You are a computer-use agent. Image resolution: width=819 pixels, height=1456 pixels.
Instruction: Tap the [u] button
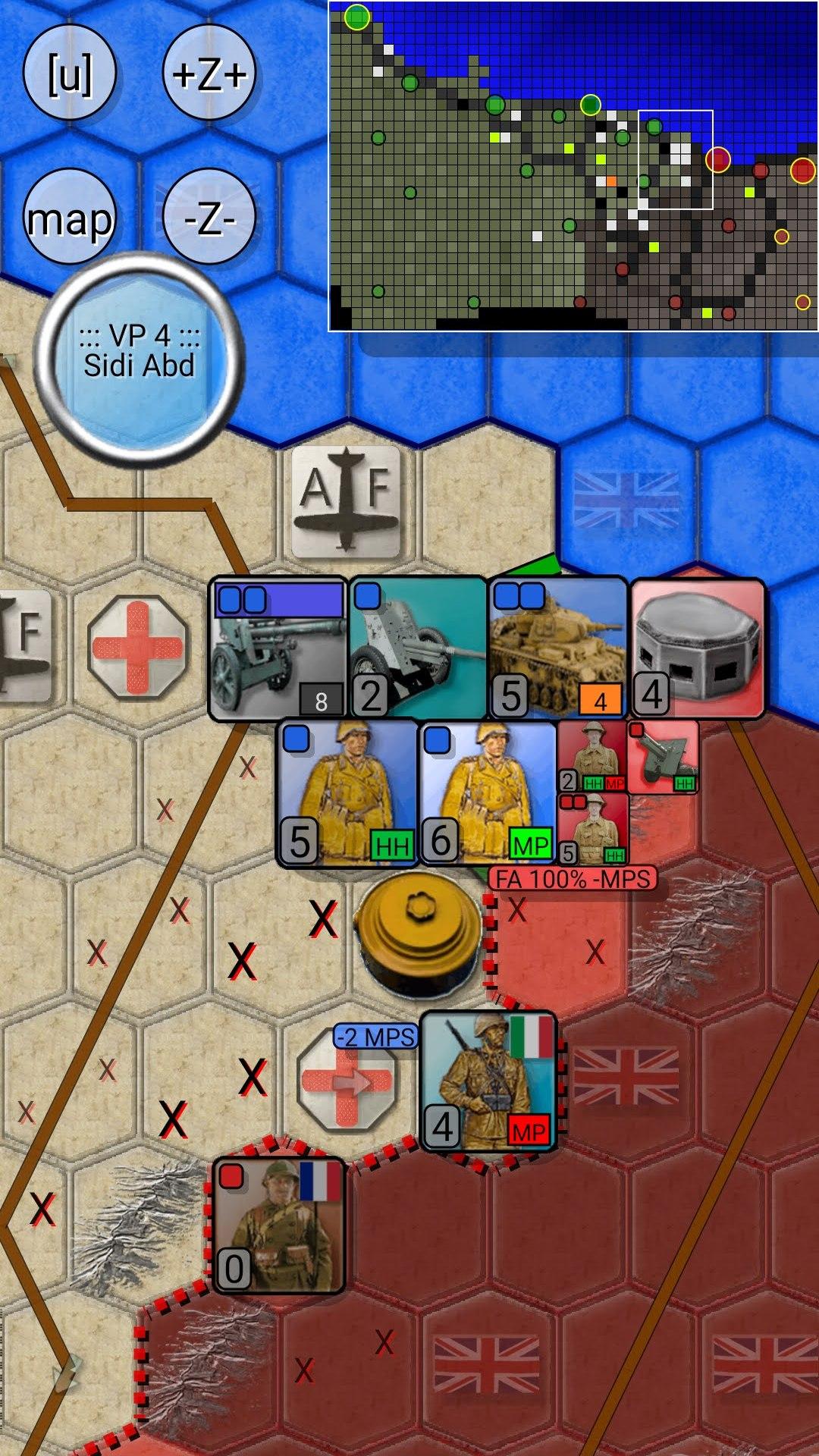point(69,74)
